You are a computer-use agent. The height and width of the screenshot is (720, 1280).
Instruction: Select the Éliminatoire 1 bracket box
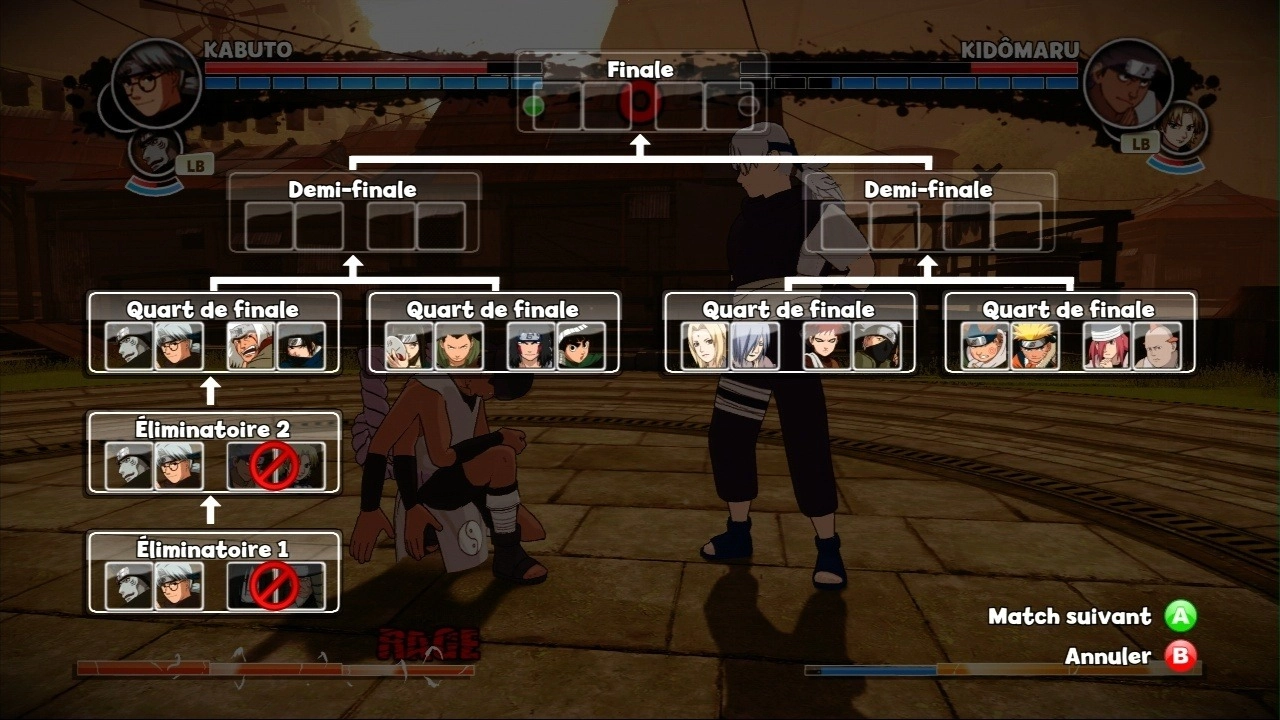tap(213, 572)
